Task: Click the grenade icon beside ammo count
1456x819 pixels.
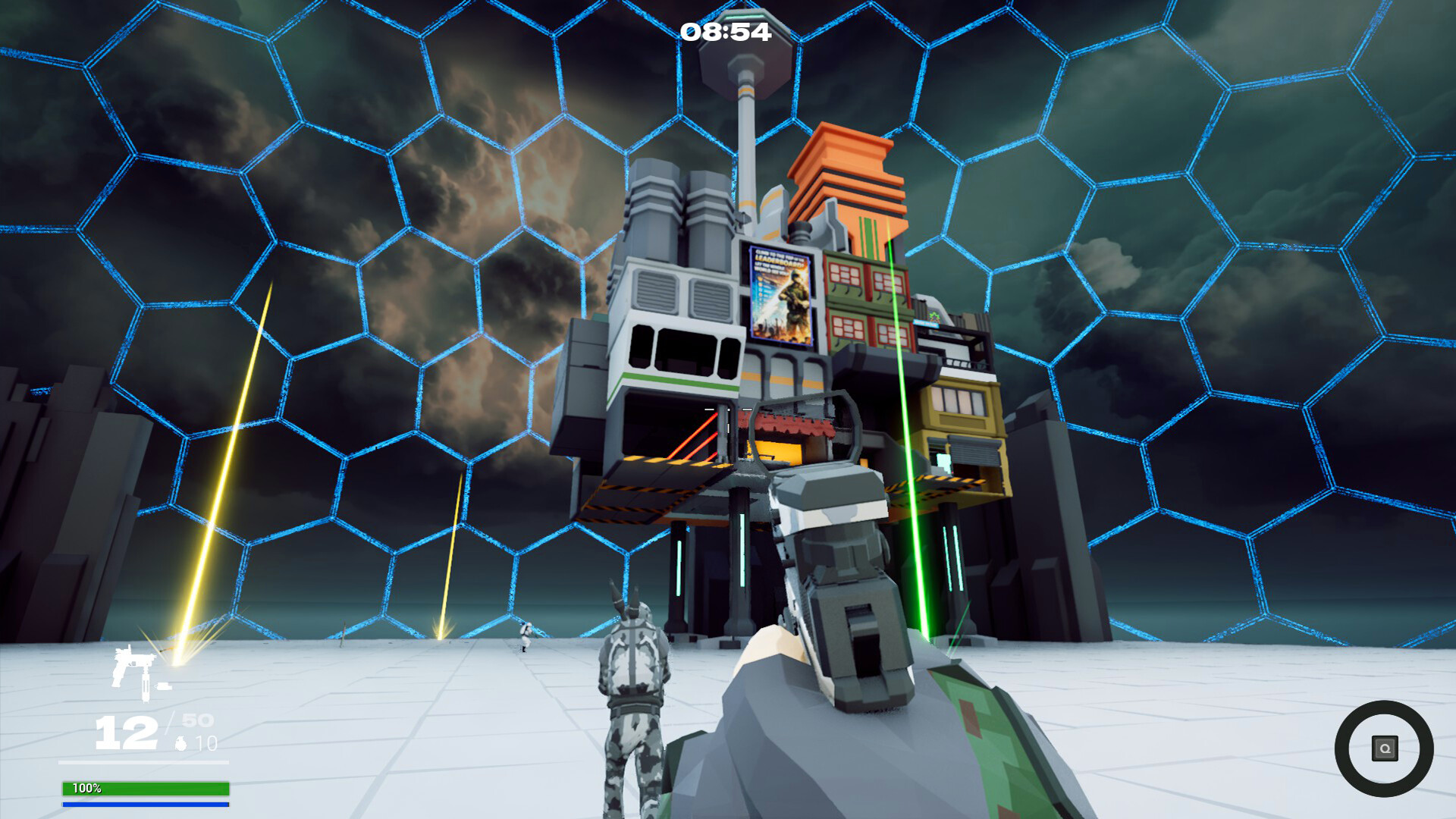Action: coord(181,743)
